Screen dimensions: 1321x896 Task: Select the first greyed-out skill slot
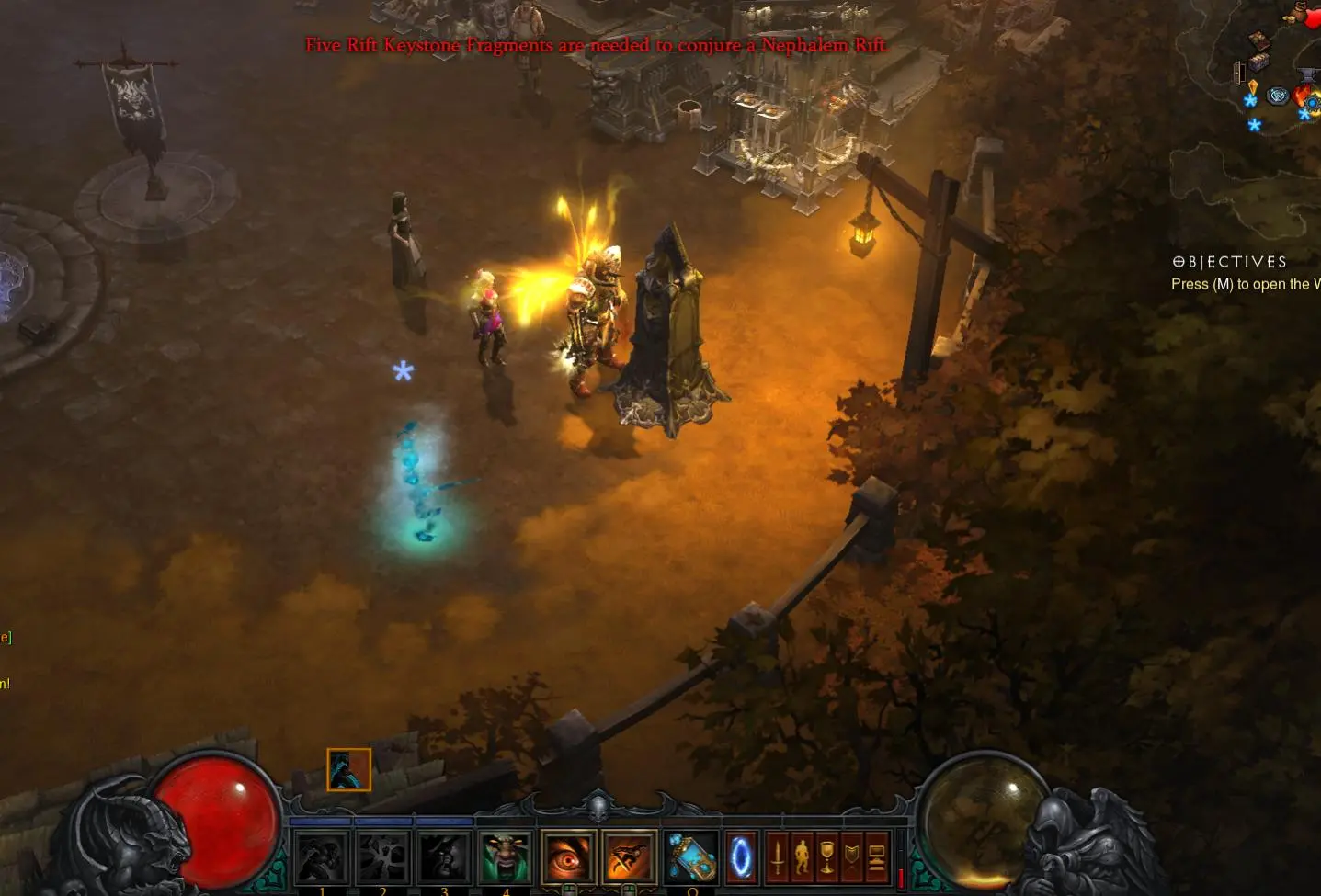[x=322, y=856]
